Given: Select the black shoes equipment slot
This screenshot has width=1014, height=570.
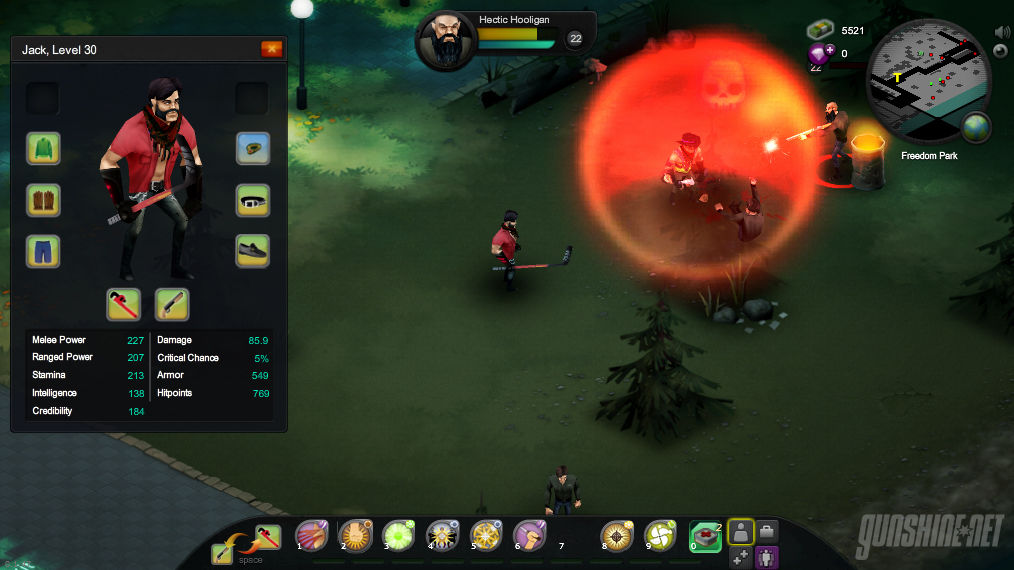Looking at the screenshot, I should click(253, 250).
